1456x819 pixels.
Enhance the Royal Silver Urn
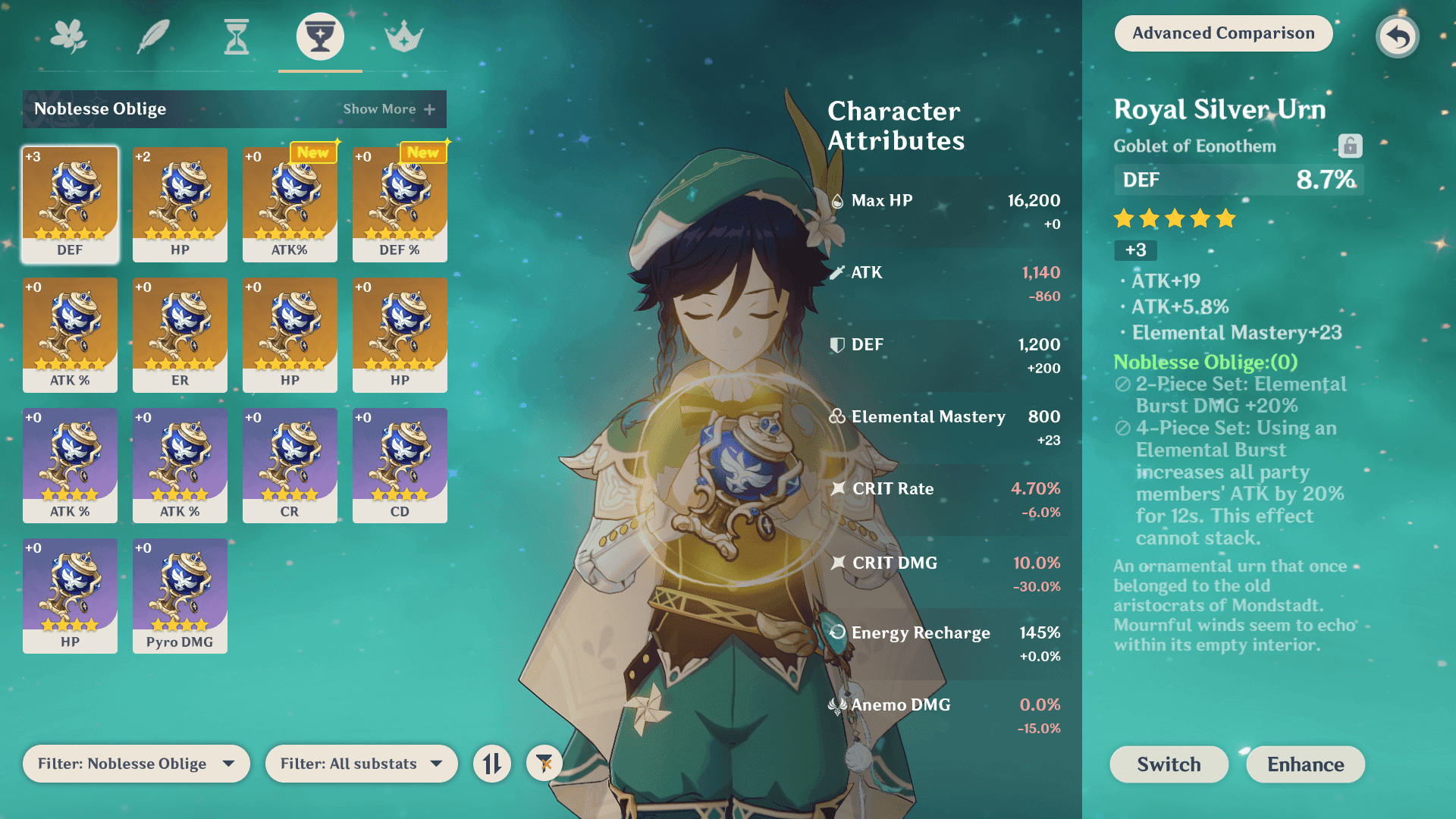(1305, 764)
